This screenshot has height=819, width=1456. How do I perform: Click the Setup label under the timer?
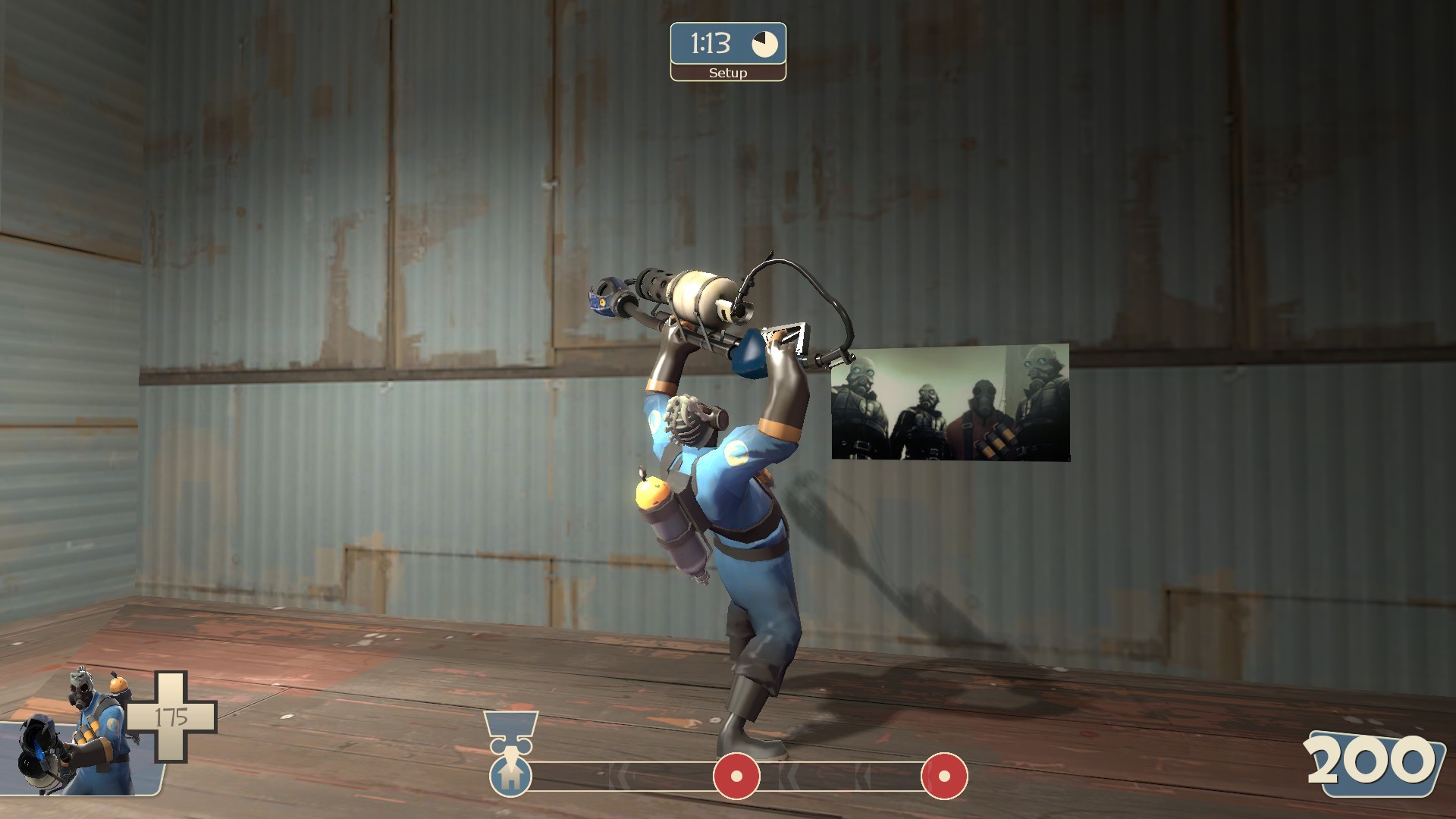[726, 74]
